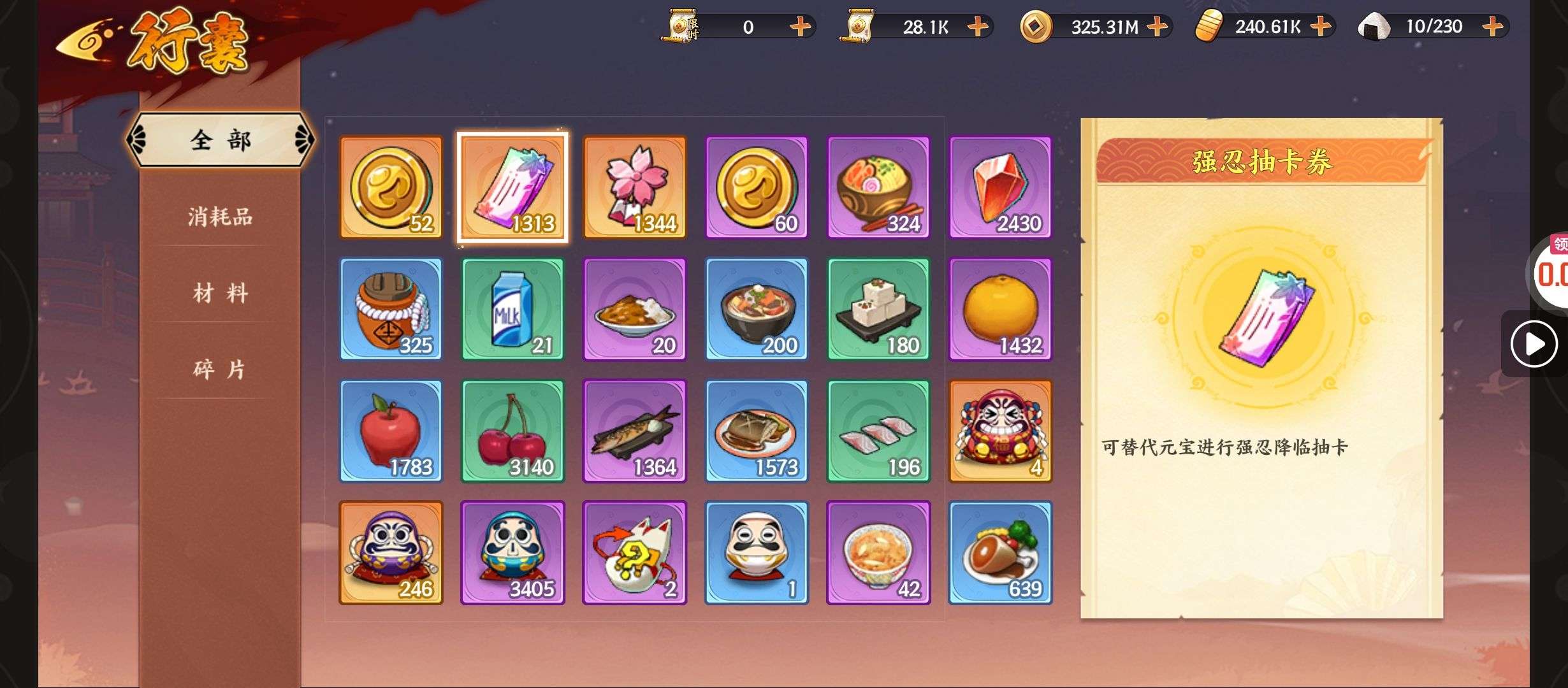This screenshot has width=1568, height=688.
Task: Switch to the 消耗品 consumables tab
Action: pos(220,217)
